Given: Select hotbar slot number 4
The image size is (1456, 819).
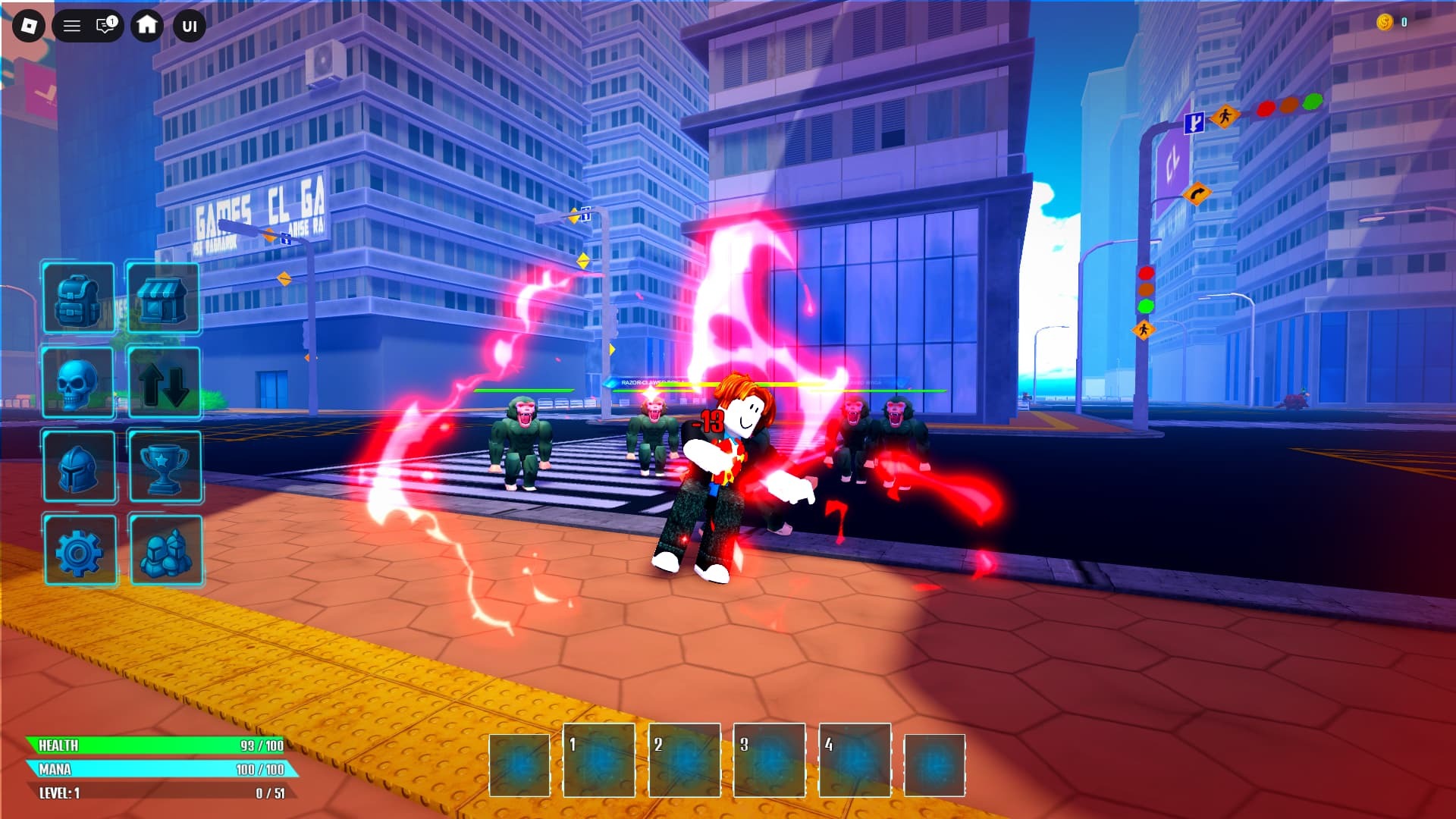Looking at the screenshot, I should click(x=855, y=760).
